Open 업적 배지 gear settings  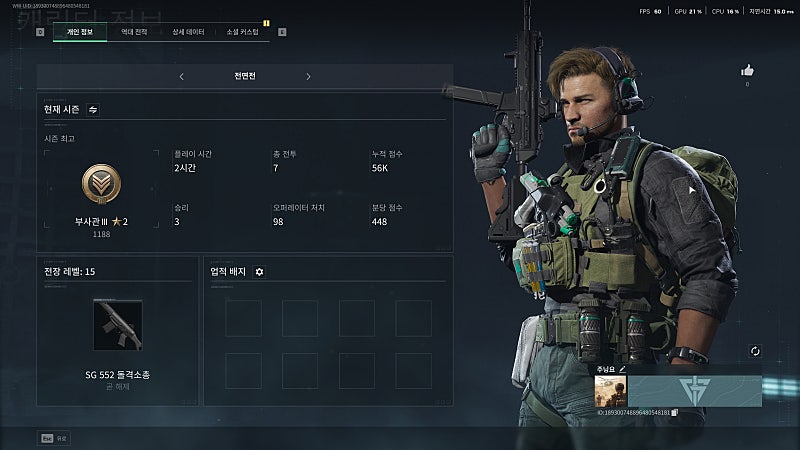259,271
